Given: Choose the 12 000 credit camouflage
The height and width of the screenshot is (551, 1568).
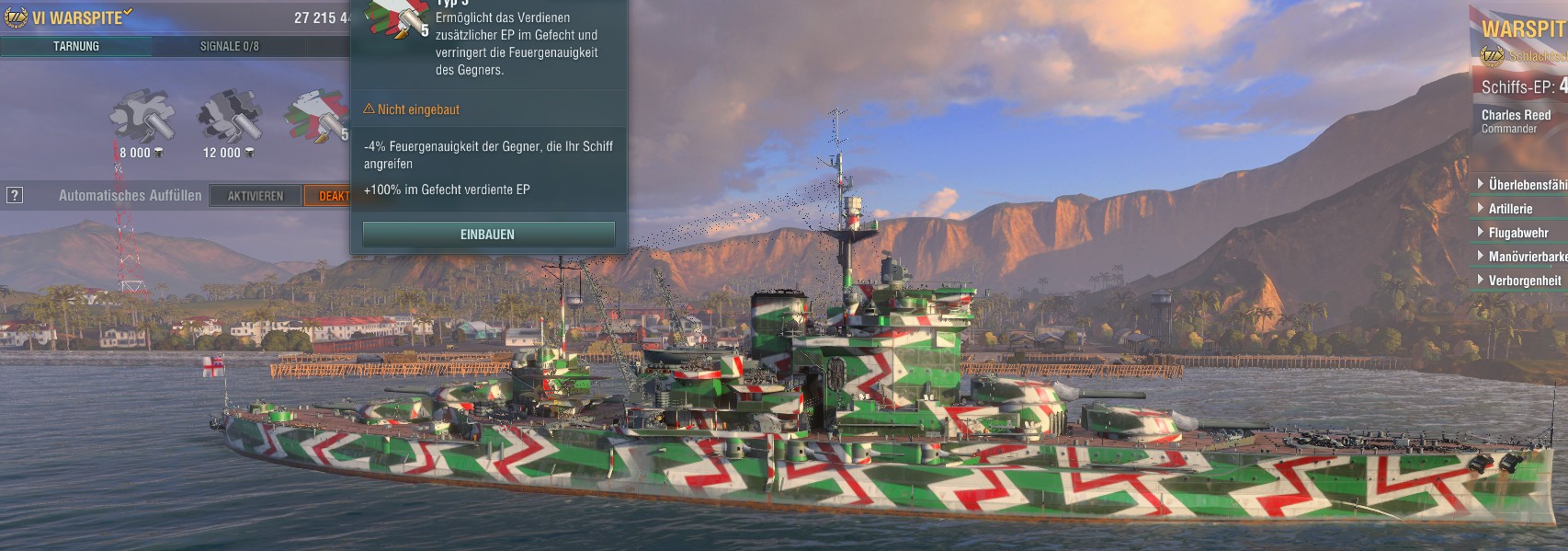Looking at the screenshot, I should tap(230, 117).
